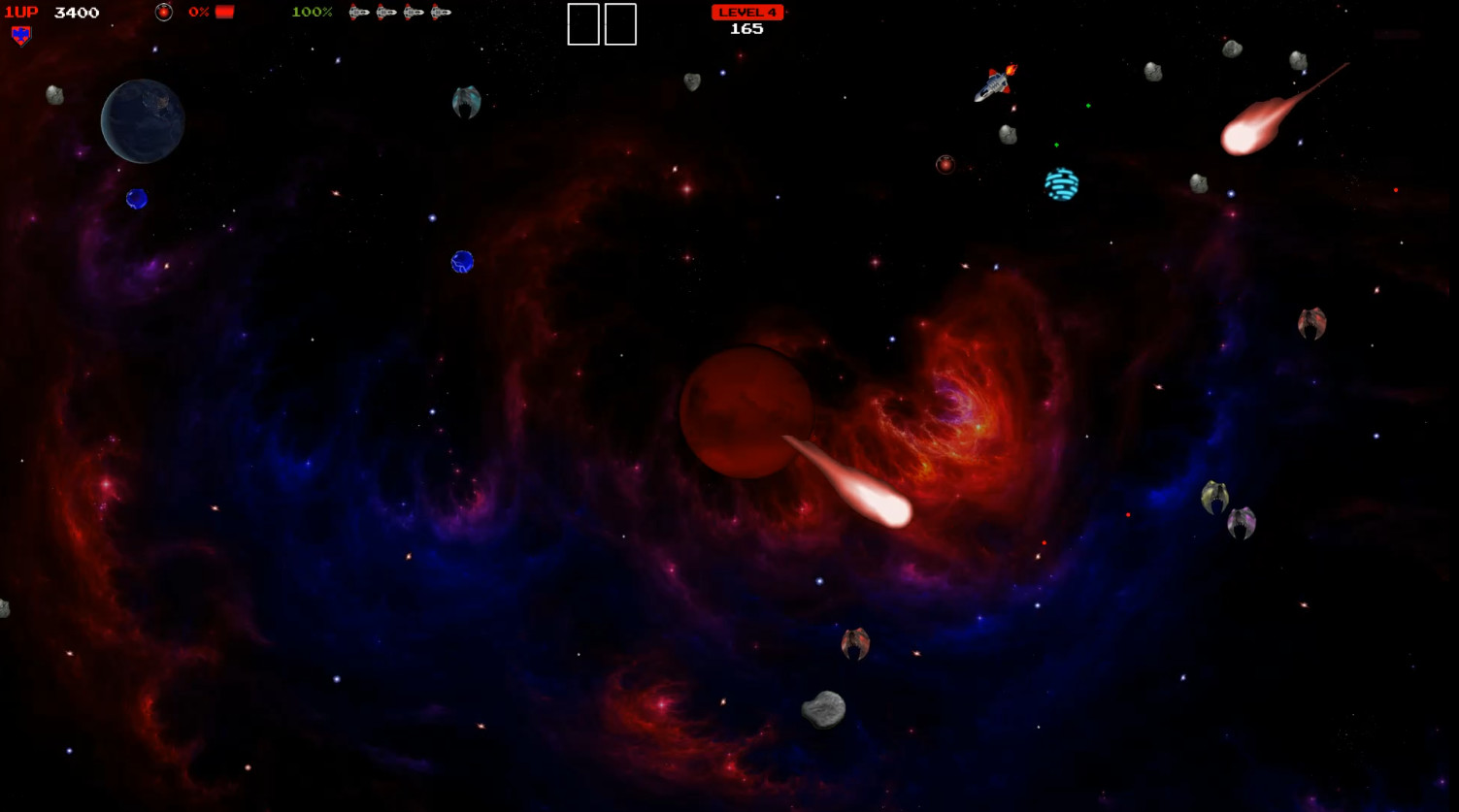Click the LEVEL 4 badge
This screenshot has width=1459, height=812.
click(747, 12)
